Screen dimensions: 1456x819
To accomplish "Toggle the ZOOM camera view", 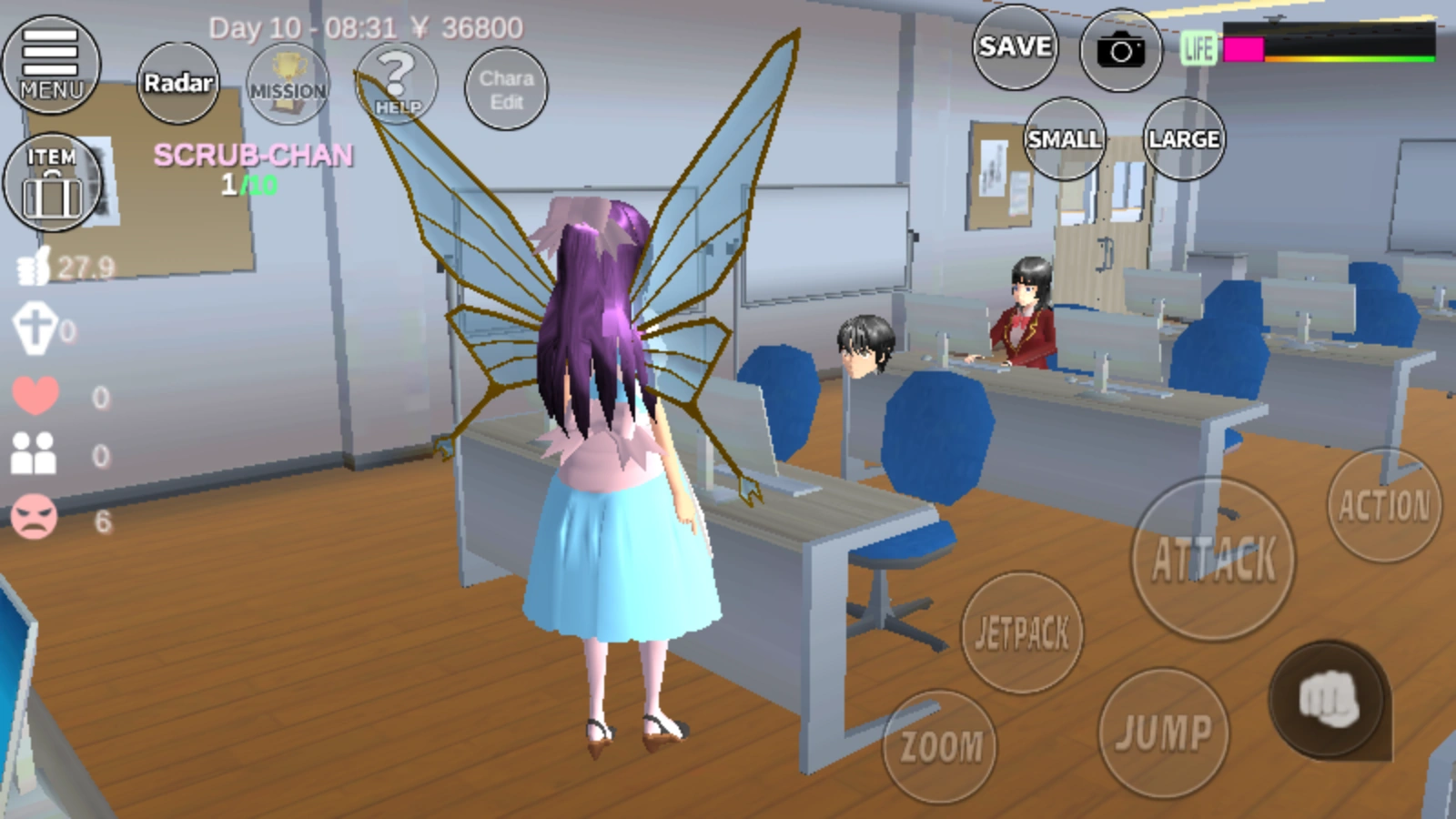I will click(x=942, y=744).
